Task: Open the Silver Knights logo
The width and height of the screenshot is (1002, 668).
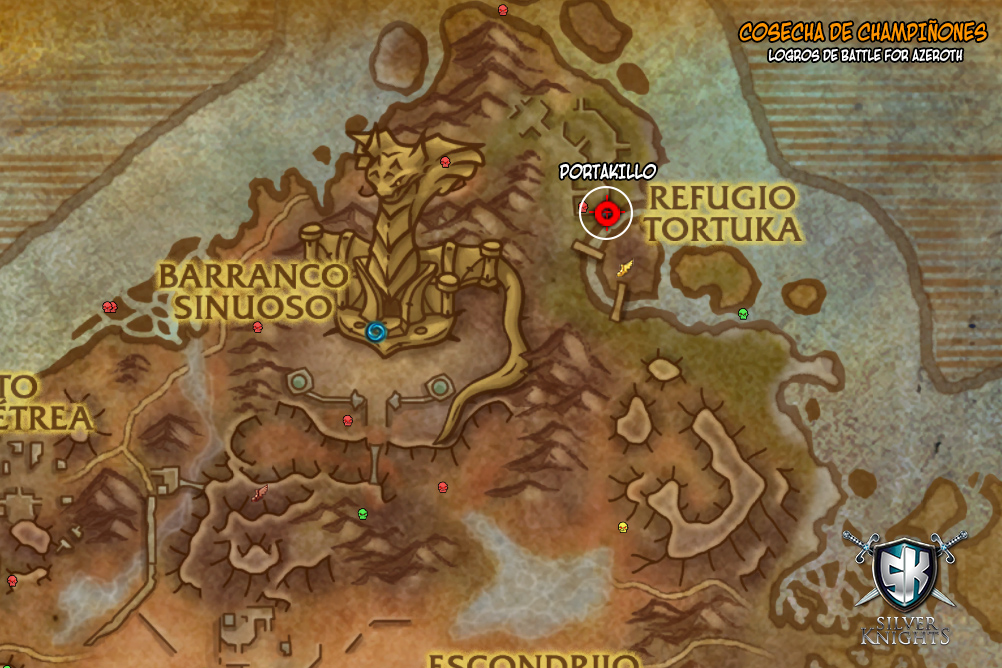Action: click(904, 585)
